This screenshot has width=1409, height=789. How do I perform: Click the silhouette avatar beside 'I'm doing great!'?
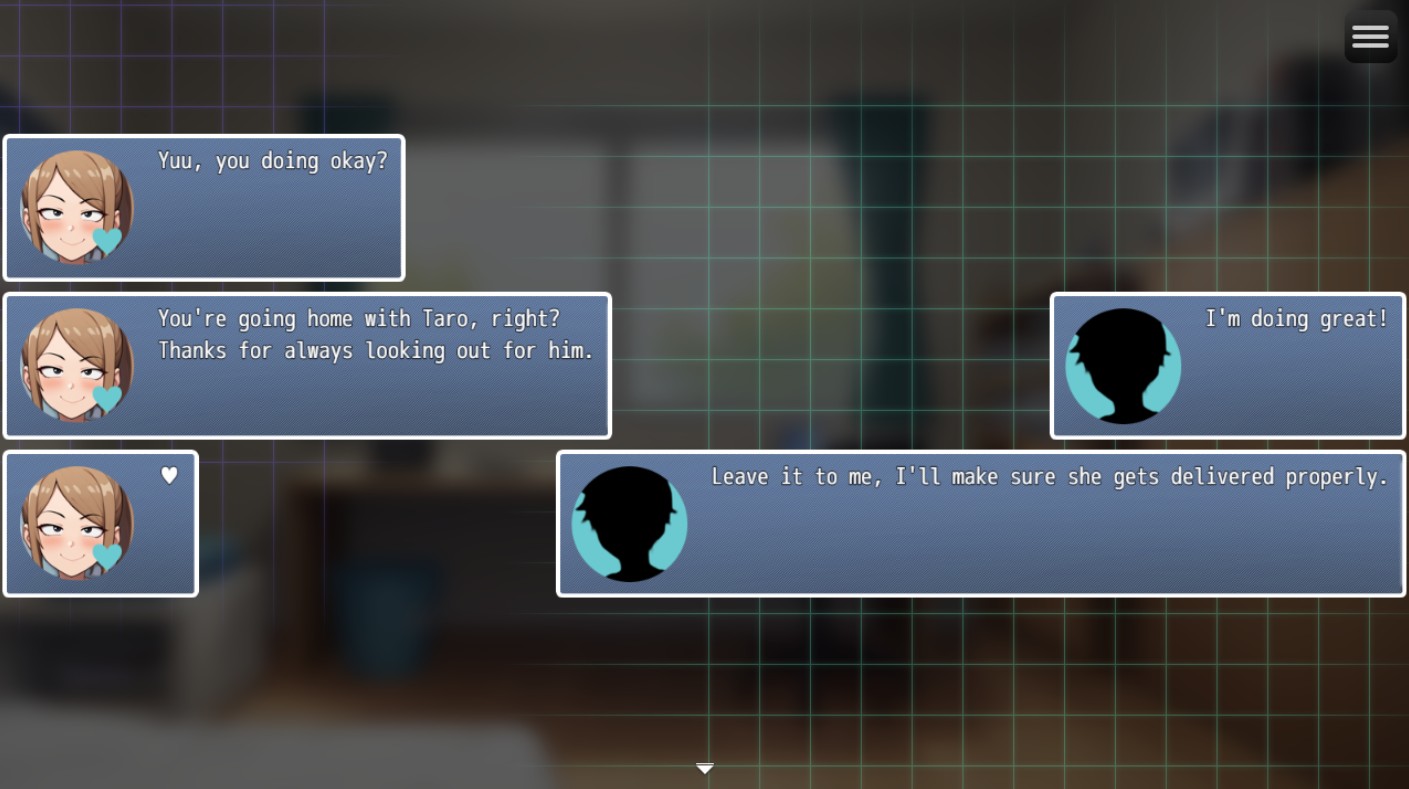pos(1122,366)
